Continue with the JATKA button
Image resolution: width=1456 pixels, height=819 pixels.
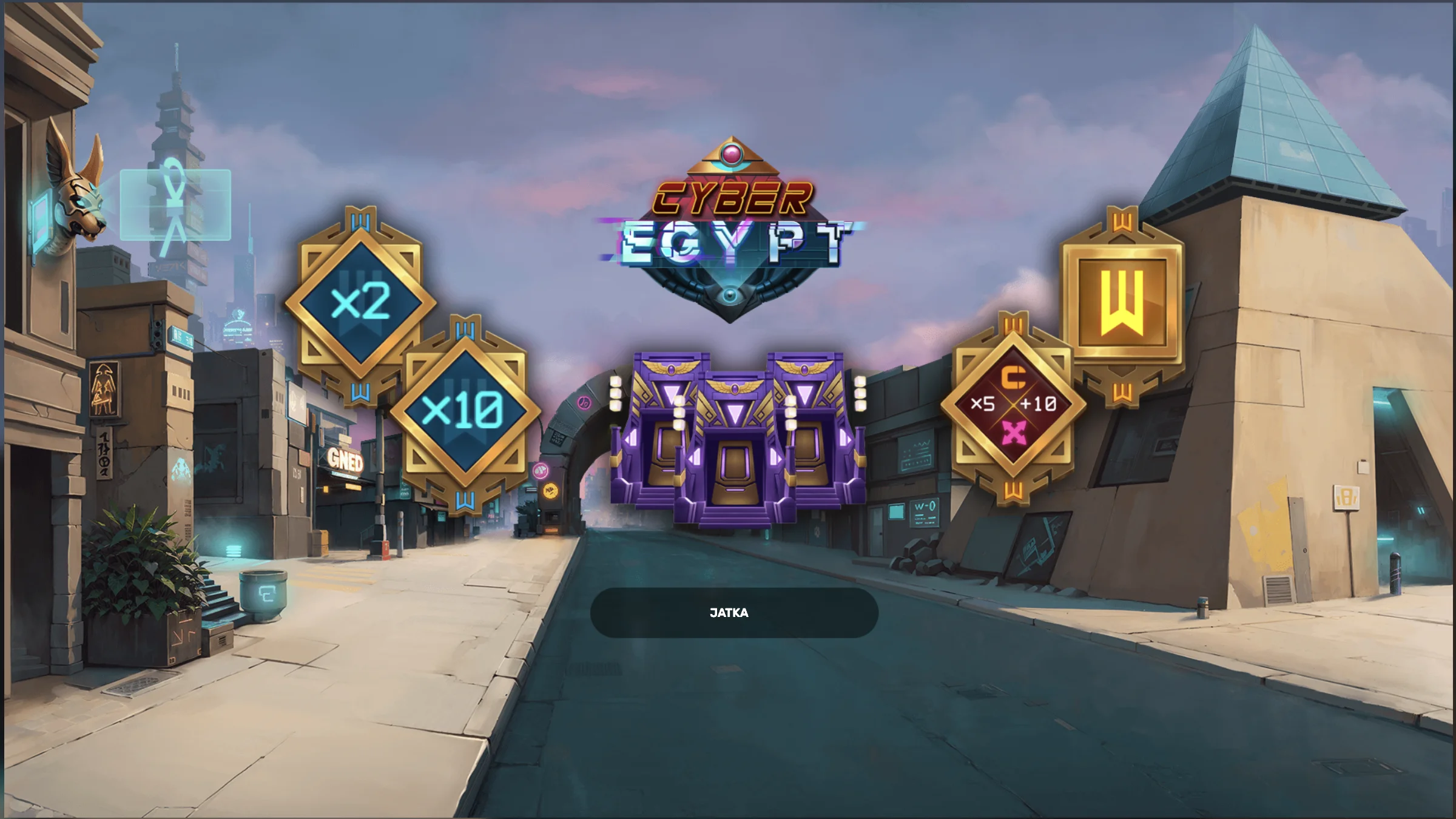[x=733, y=613]
